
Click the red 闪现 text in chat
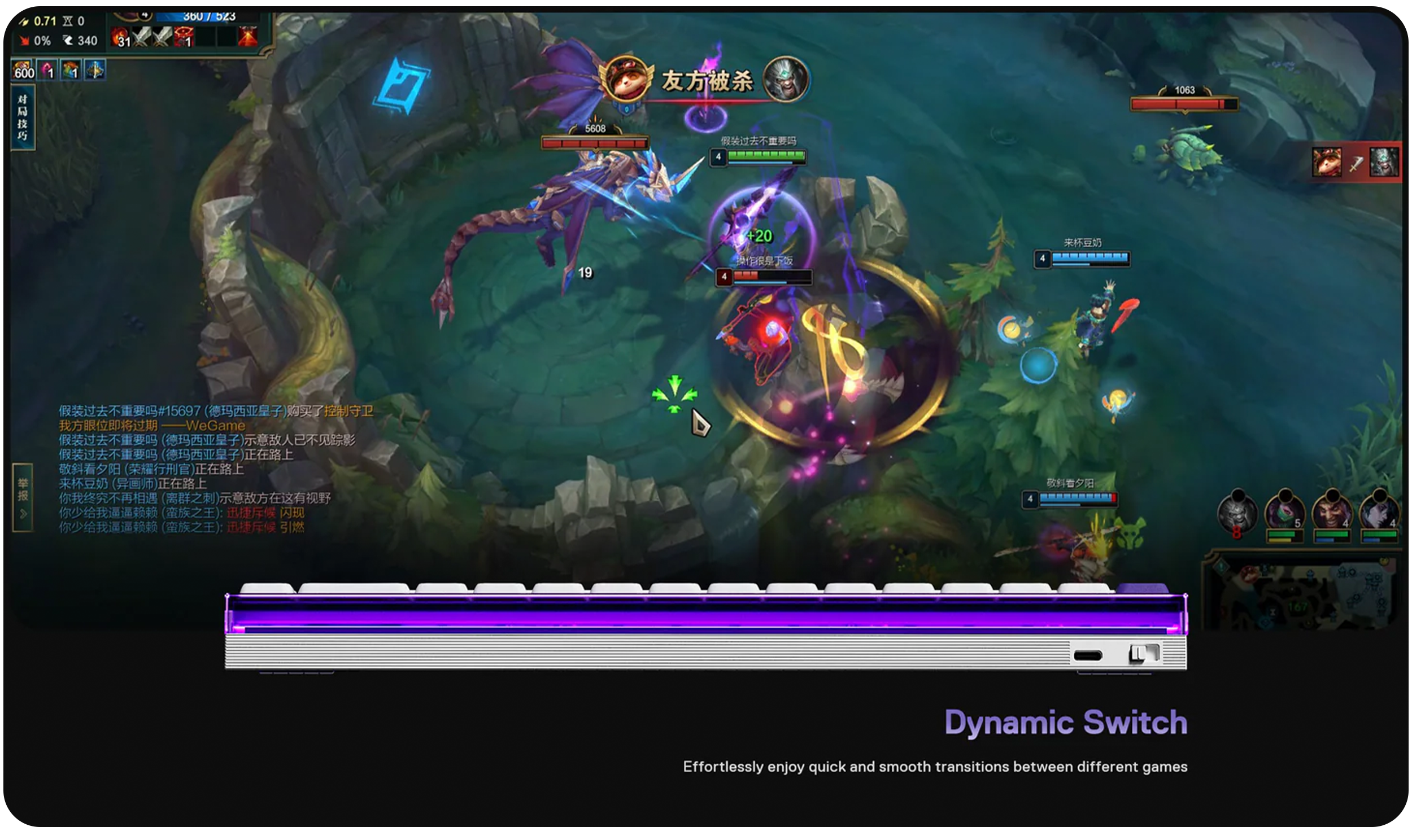click(292, 513)
